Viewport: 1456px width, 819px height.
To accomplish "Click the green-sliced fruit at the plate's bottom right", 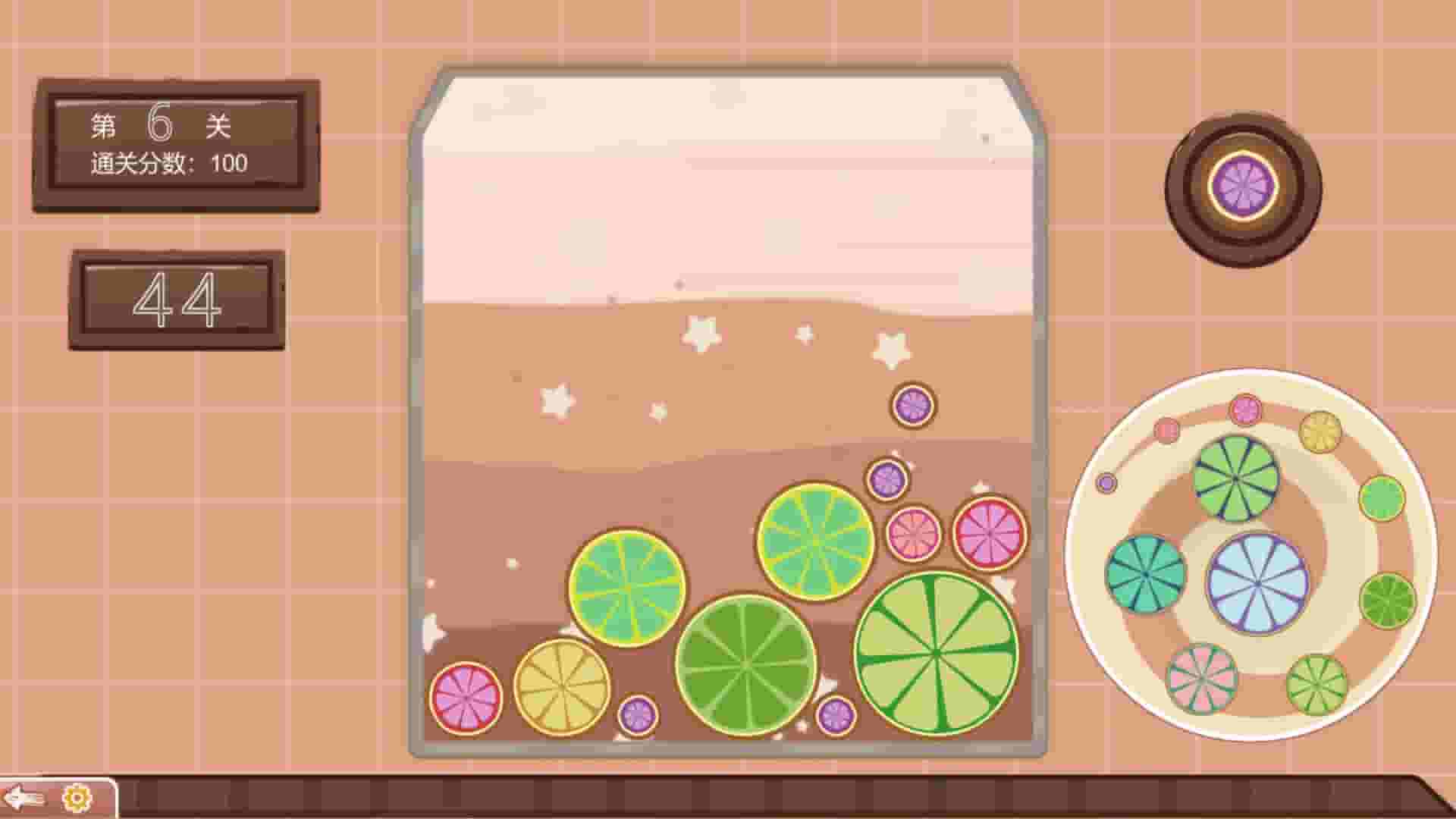I will point(1316,682).
